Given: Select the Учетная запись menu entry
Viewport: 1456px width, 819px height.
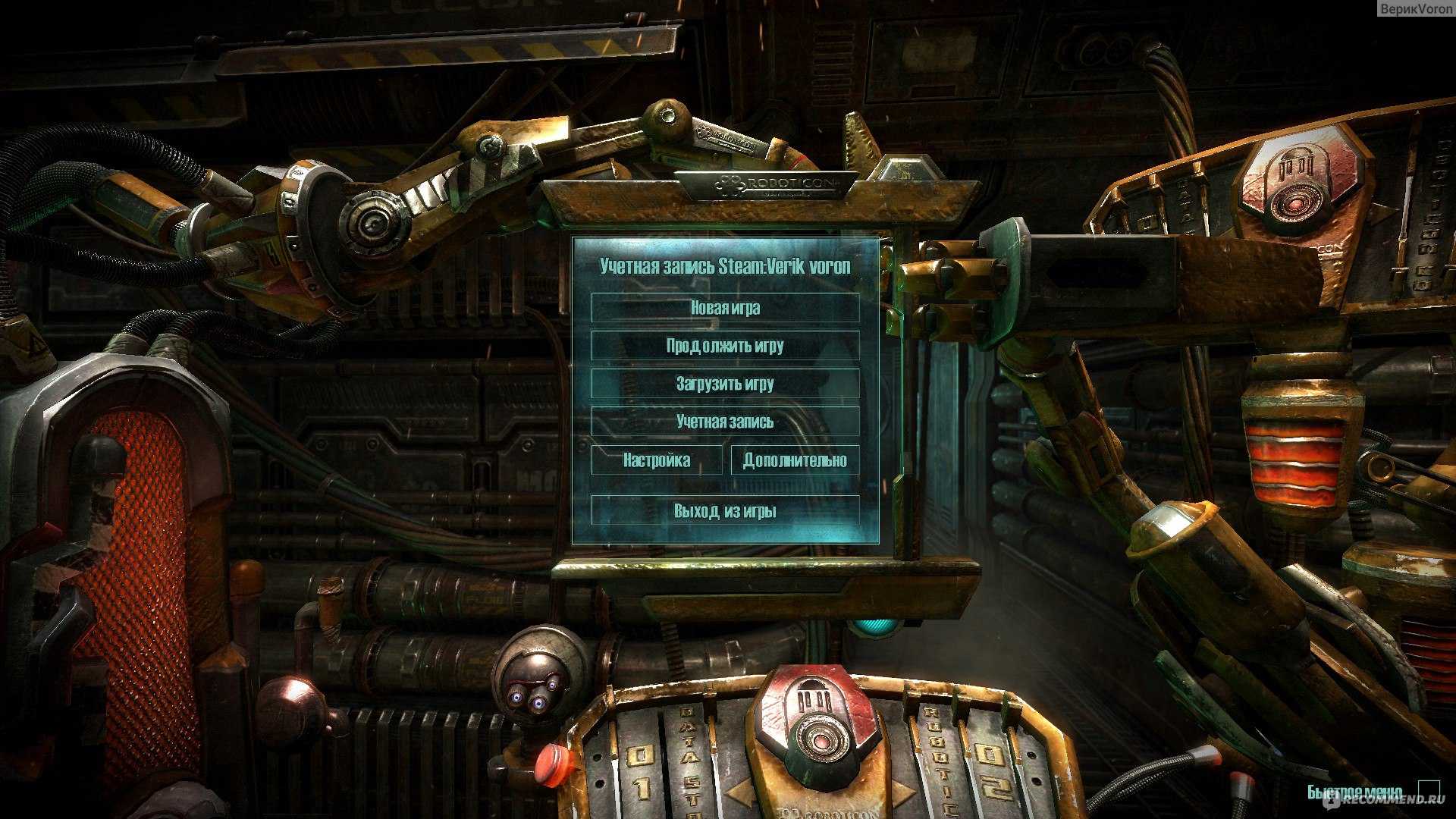Looking at the screenshot, I should (725, 422).
